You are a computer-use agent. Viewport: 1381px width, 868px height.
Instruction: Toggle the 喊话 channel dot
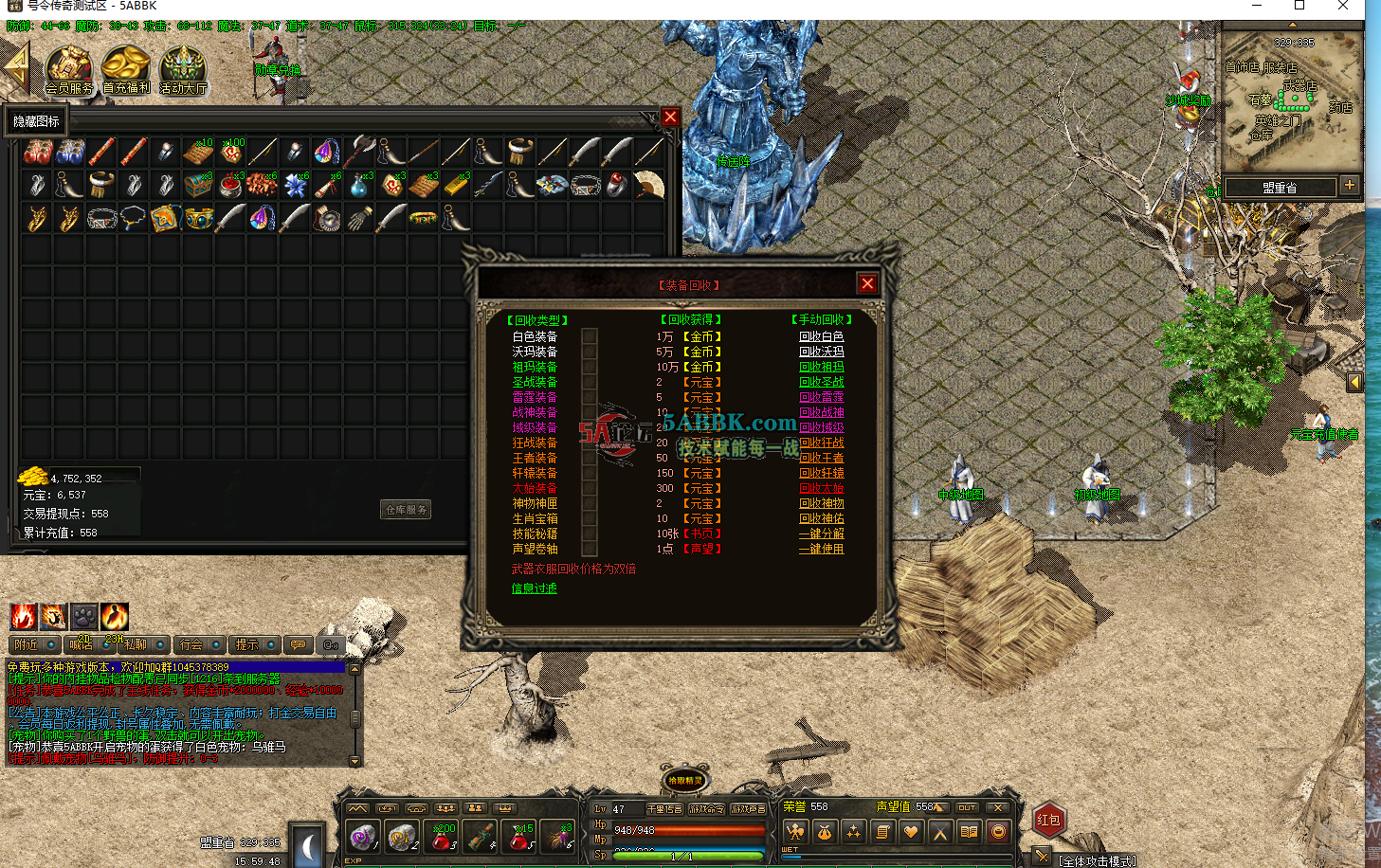106,645
